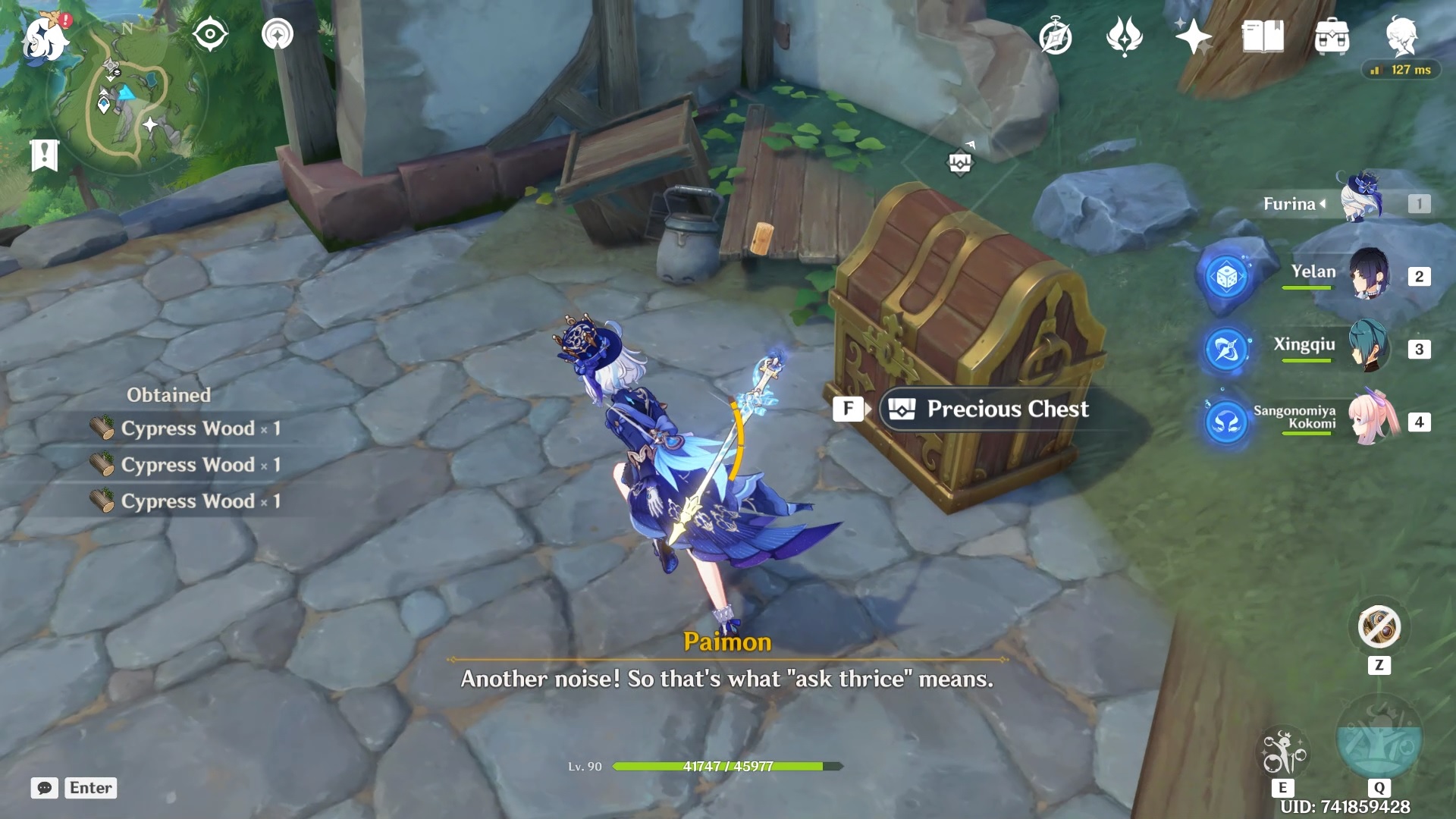Open the adventurer handbook book icon

click(x=1263, y=36)
